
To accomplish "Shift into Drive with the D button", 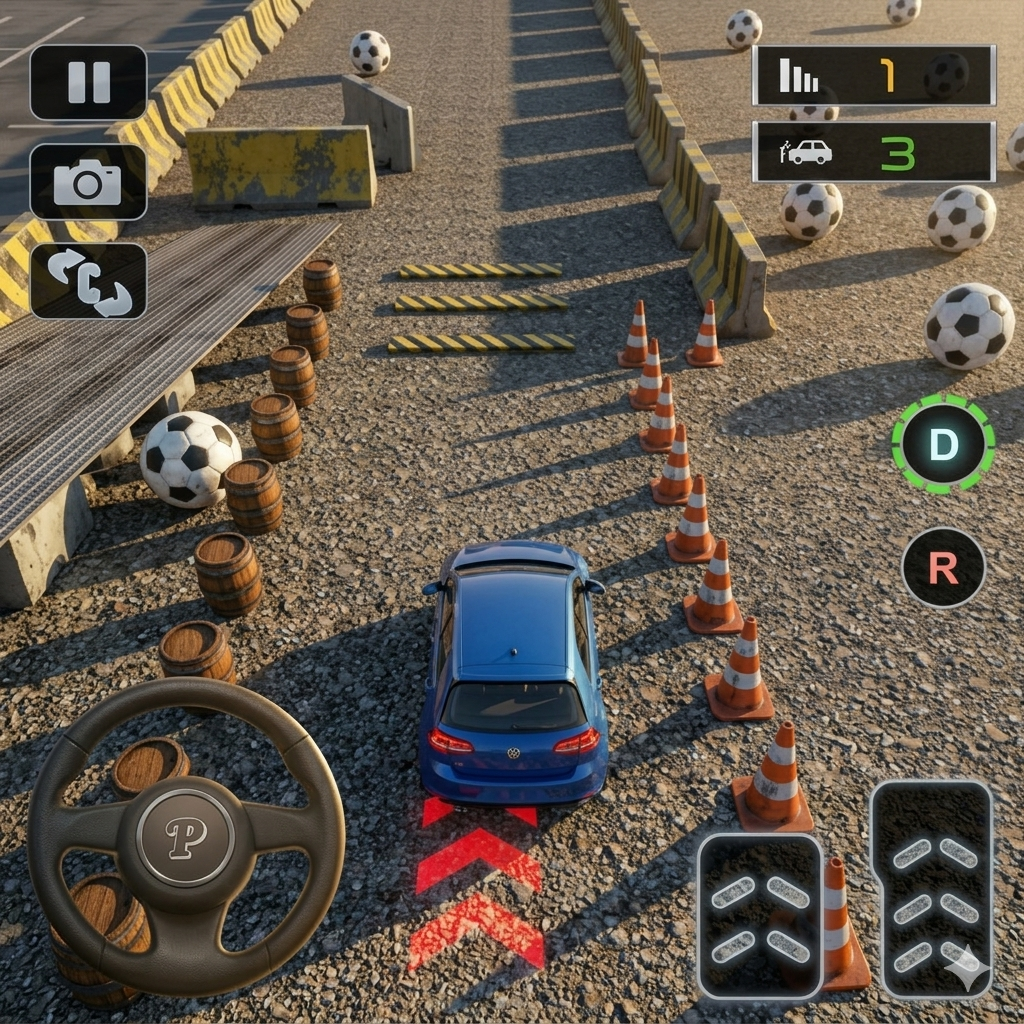I will pos(943,444).
